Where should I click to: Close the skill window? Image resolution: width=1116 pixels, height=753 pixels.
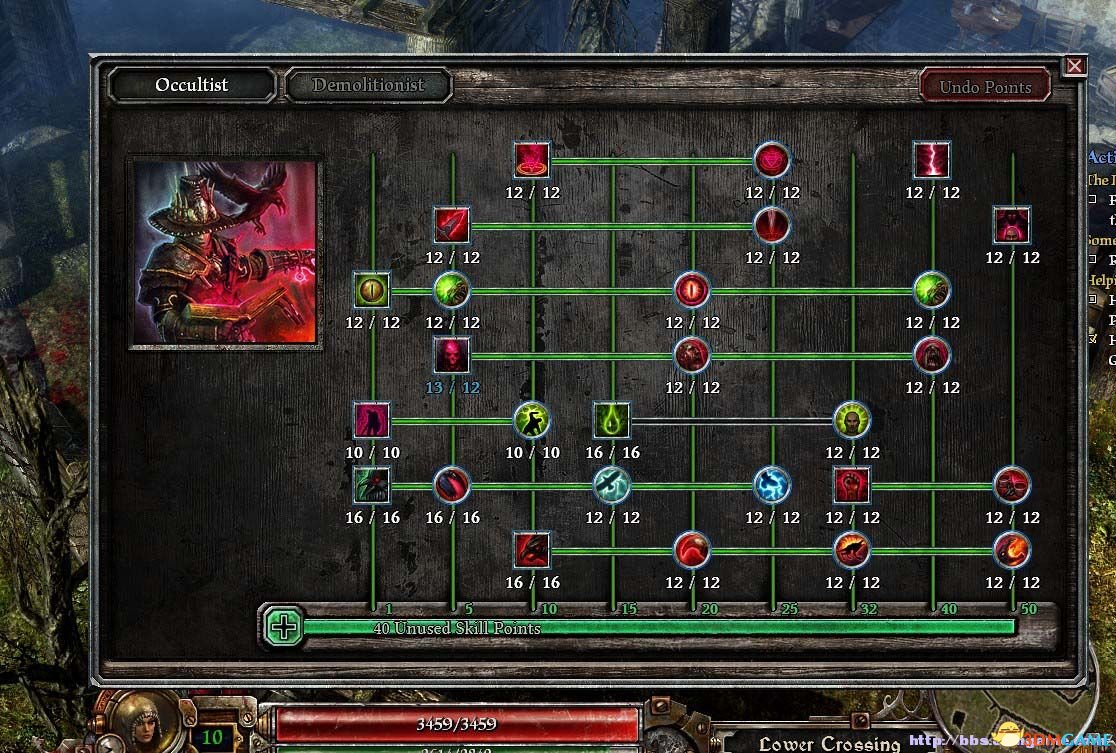click(x=1075, y=66)
